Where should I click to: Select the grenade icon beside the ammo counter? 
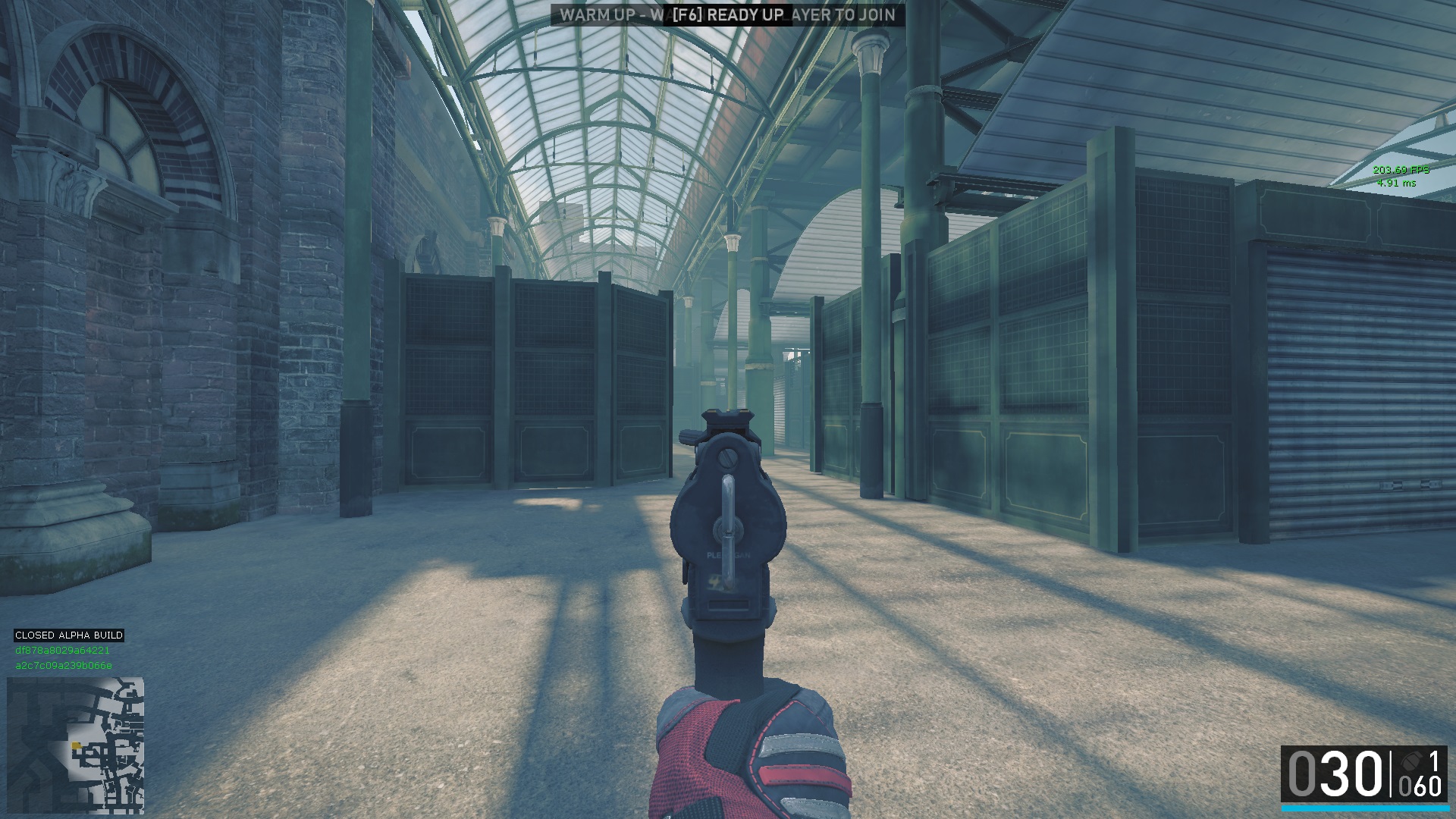coord(1410,761)
